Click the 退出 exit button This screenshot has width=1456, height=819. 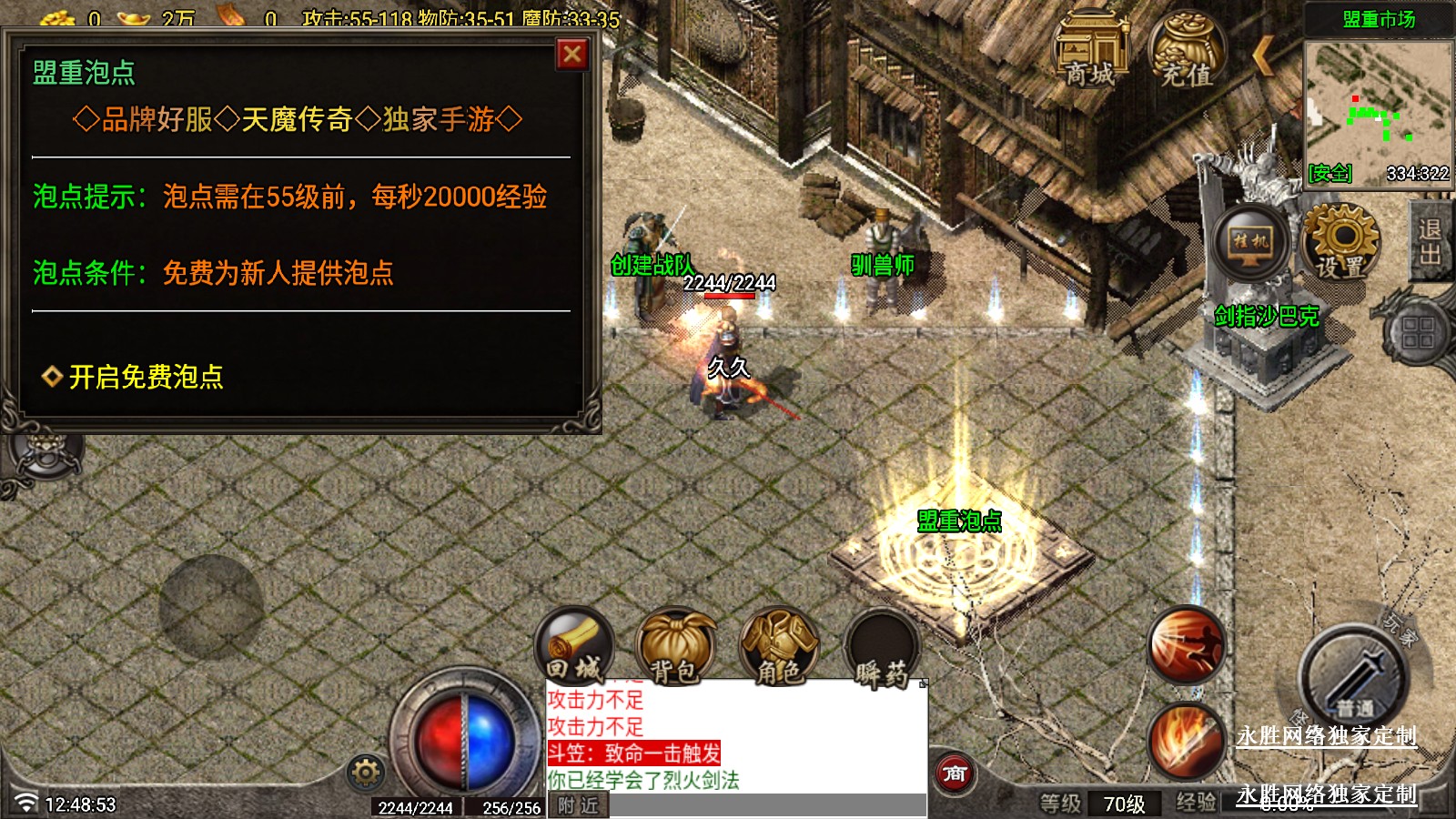(x=1430, y=242)
